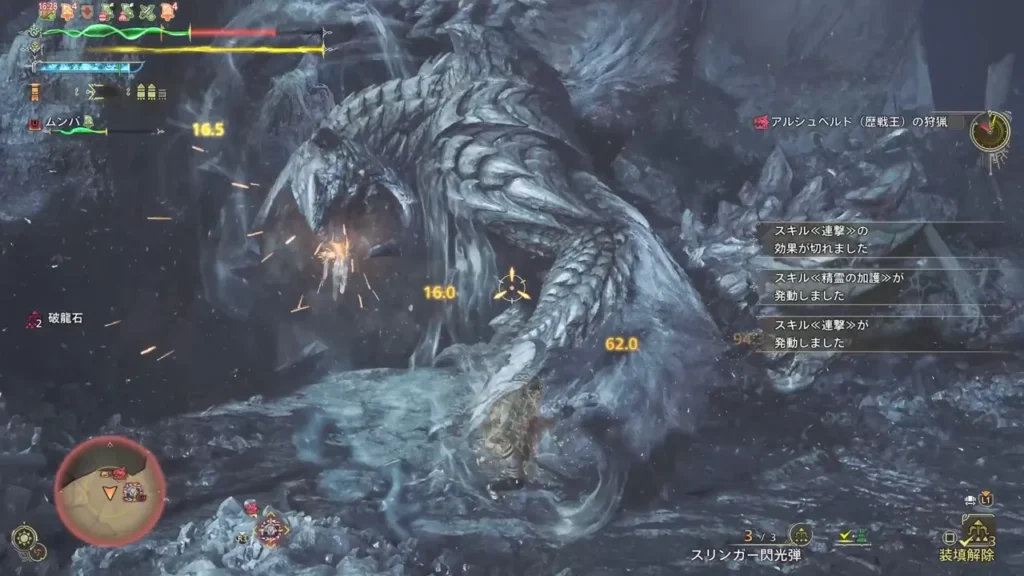This screenshot has width=1024, height=576.
Task: Click the monster target icon on minimap
Action: 133,490
